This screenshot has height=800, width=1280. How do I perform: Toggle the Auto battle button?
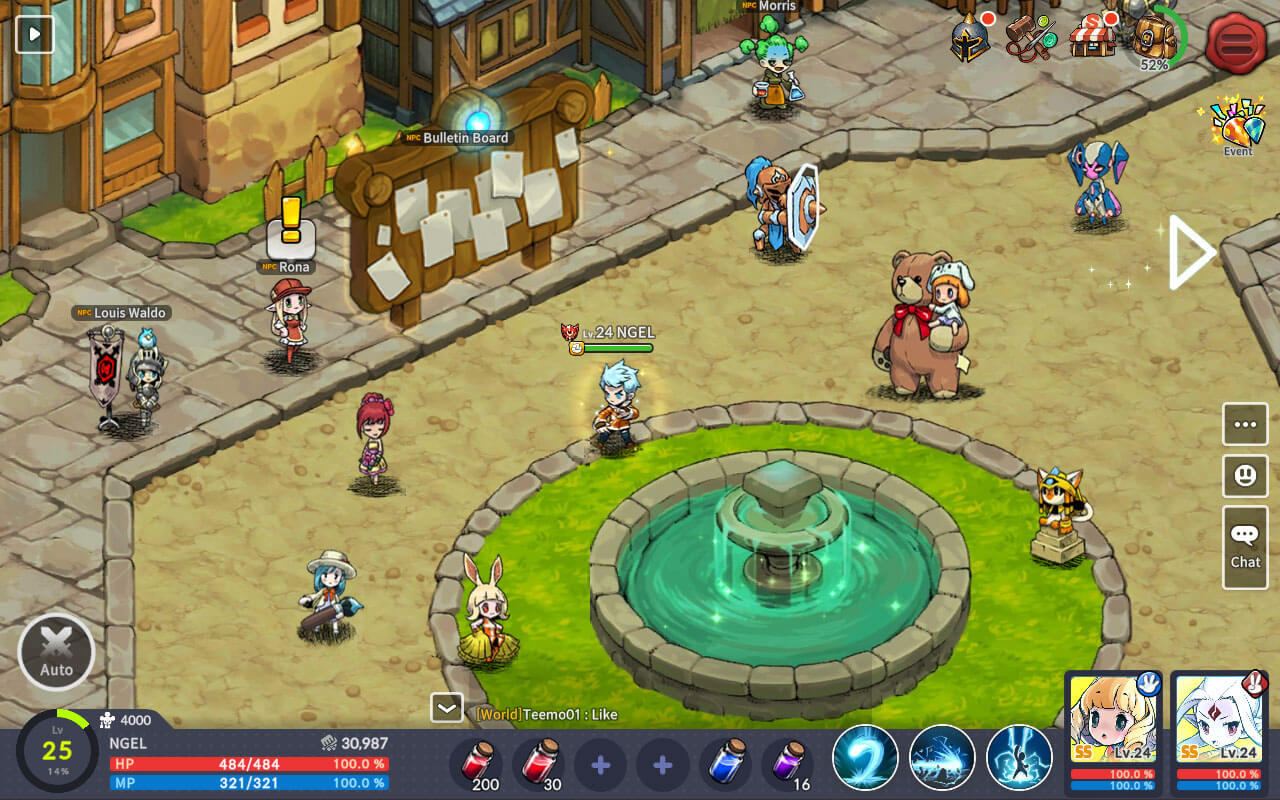56,652
